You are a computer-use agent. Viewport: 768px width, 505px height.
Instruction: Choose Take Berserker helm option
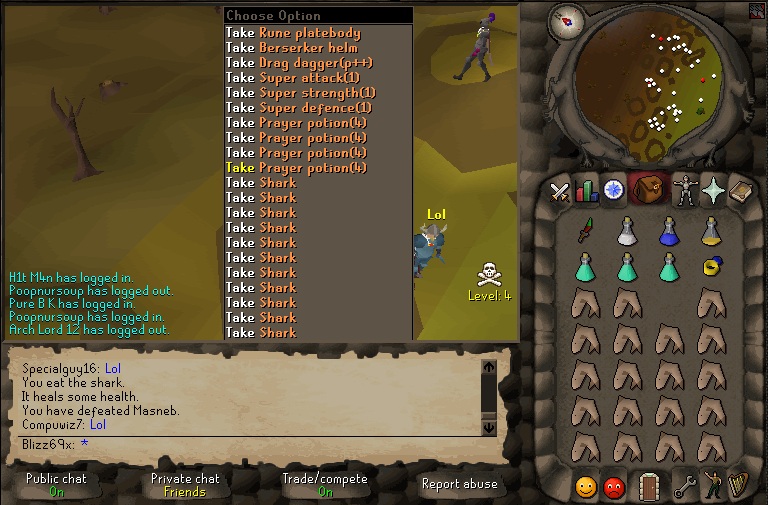[x=292, y=48]
